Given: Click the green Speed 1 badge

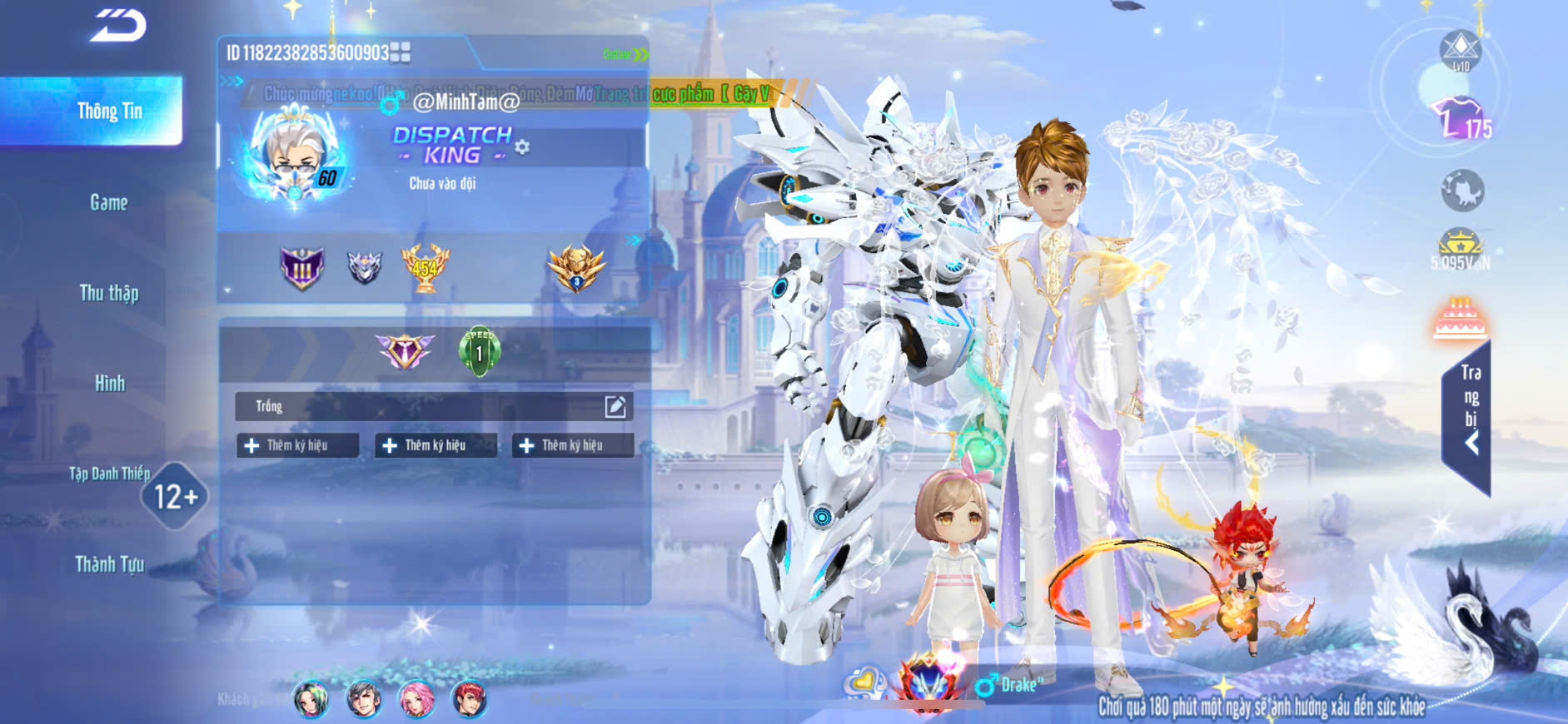Looking at the screenshot, I should click(479, 351).
